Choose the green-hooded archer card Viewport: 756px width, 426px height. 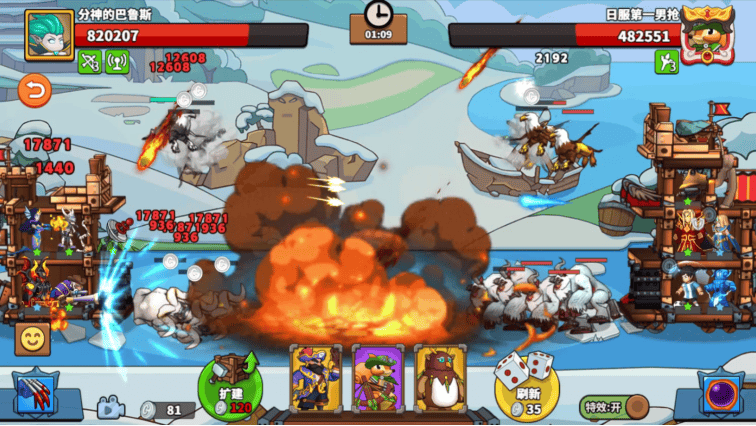pos(377,378)
